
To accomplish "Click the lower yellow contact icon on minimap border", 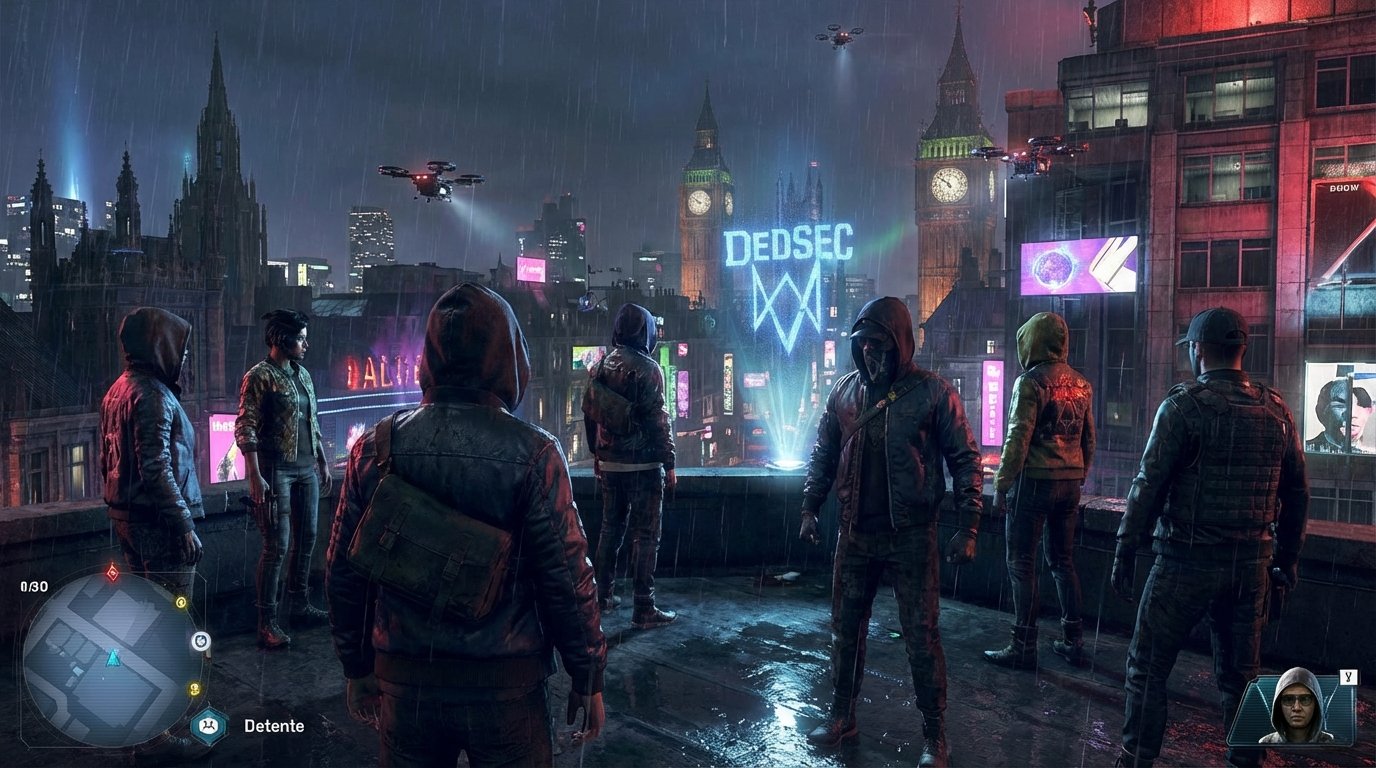I will point(194,688).
